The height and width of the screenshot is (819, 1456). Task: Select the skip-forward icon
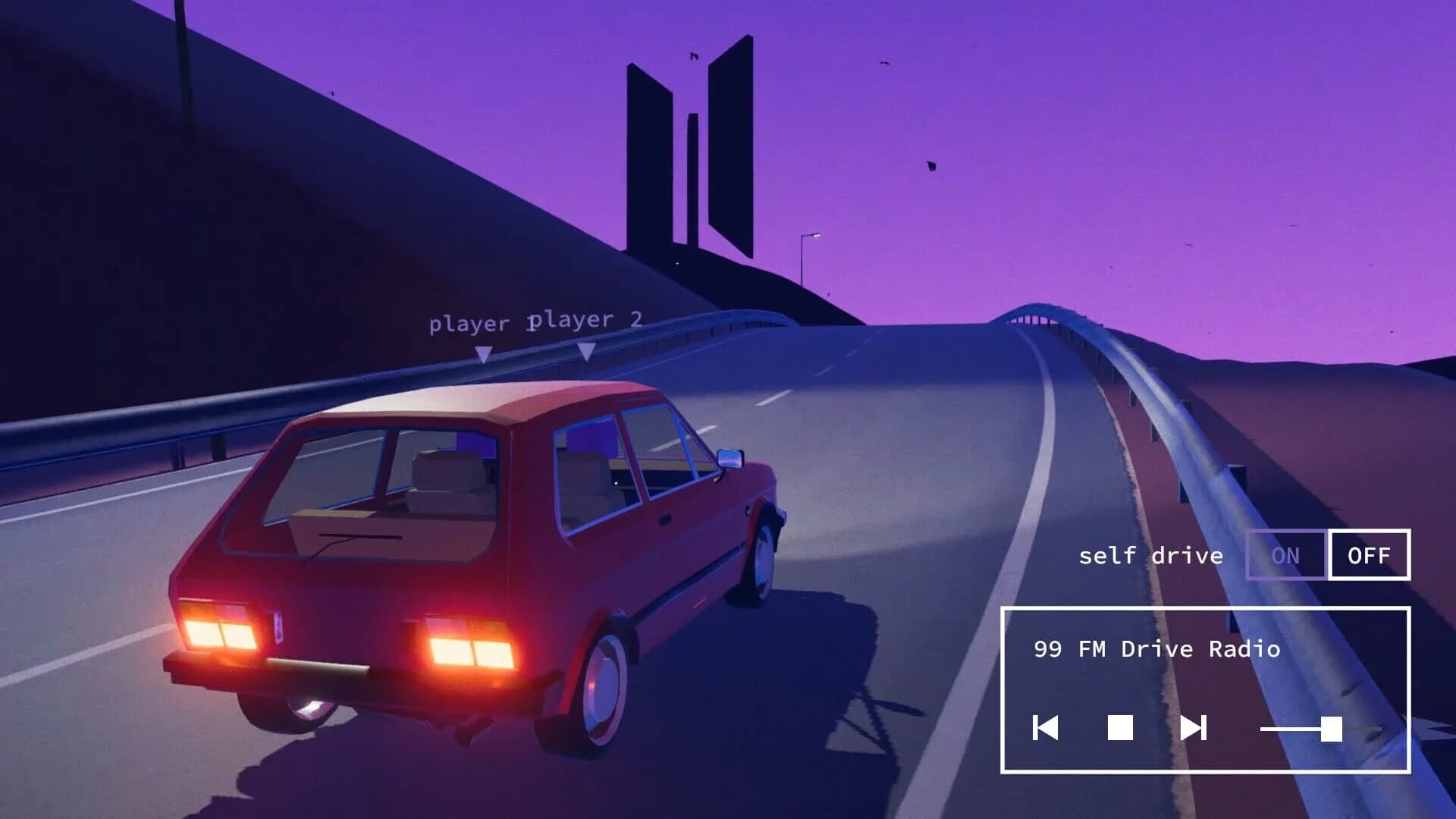pos(1194,730)
